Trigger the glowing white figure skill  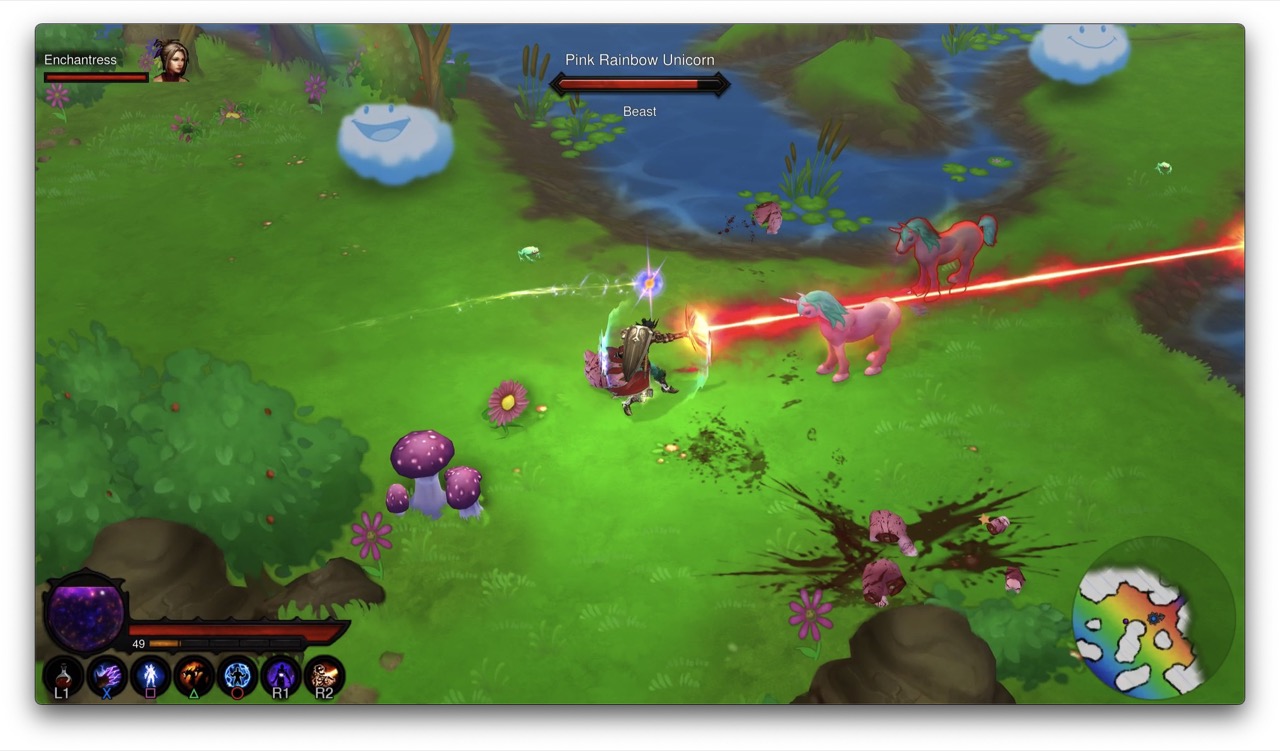tap(150, 677)
